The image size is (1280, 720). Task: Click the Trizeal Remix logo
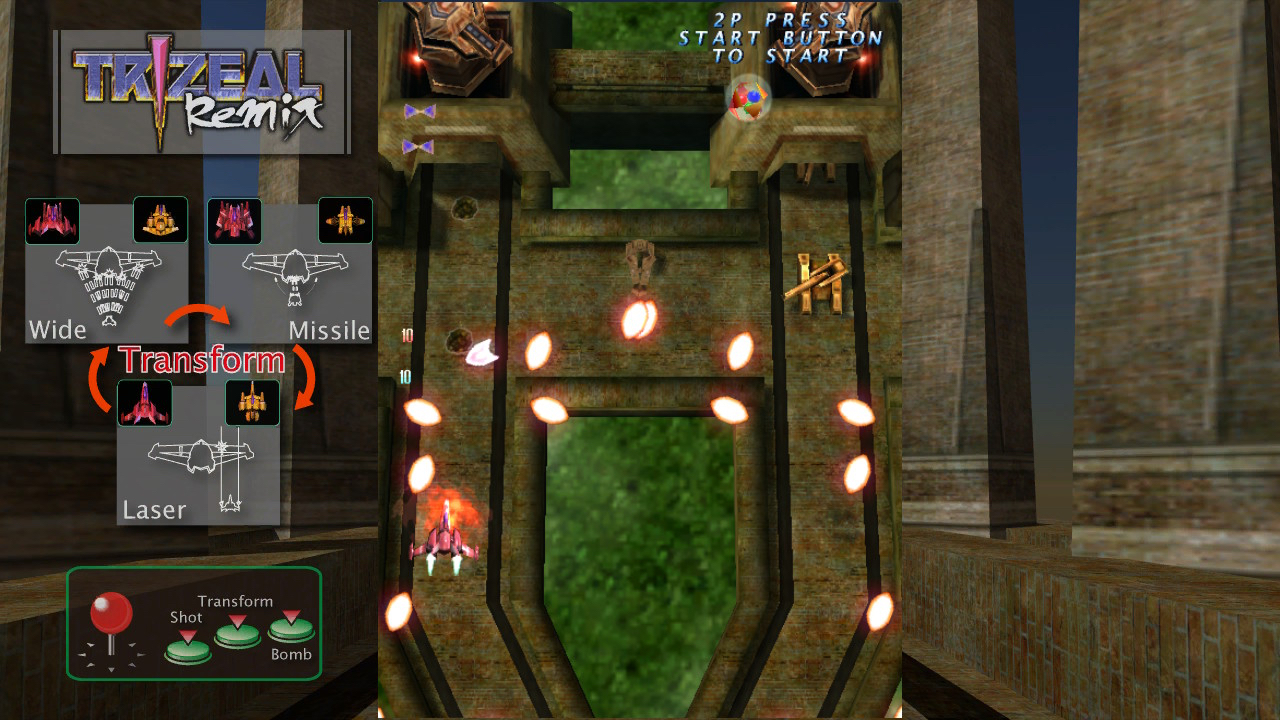click(x=201, y=92)
